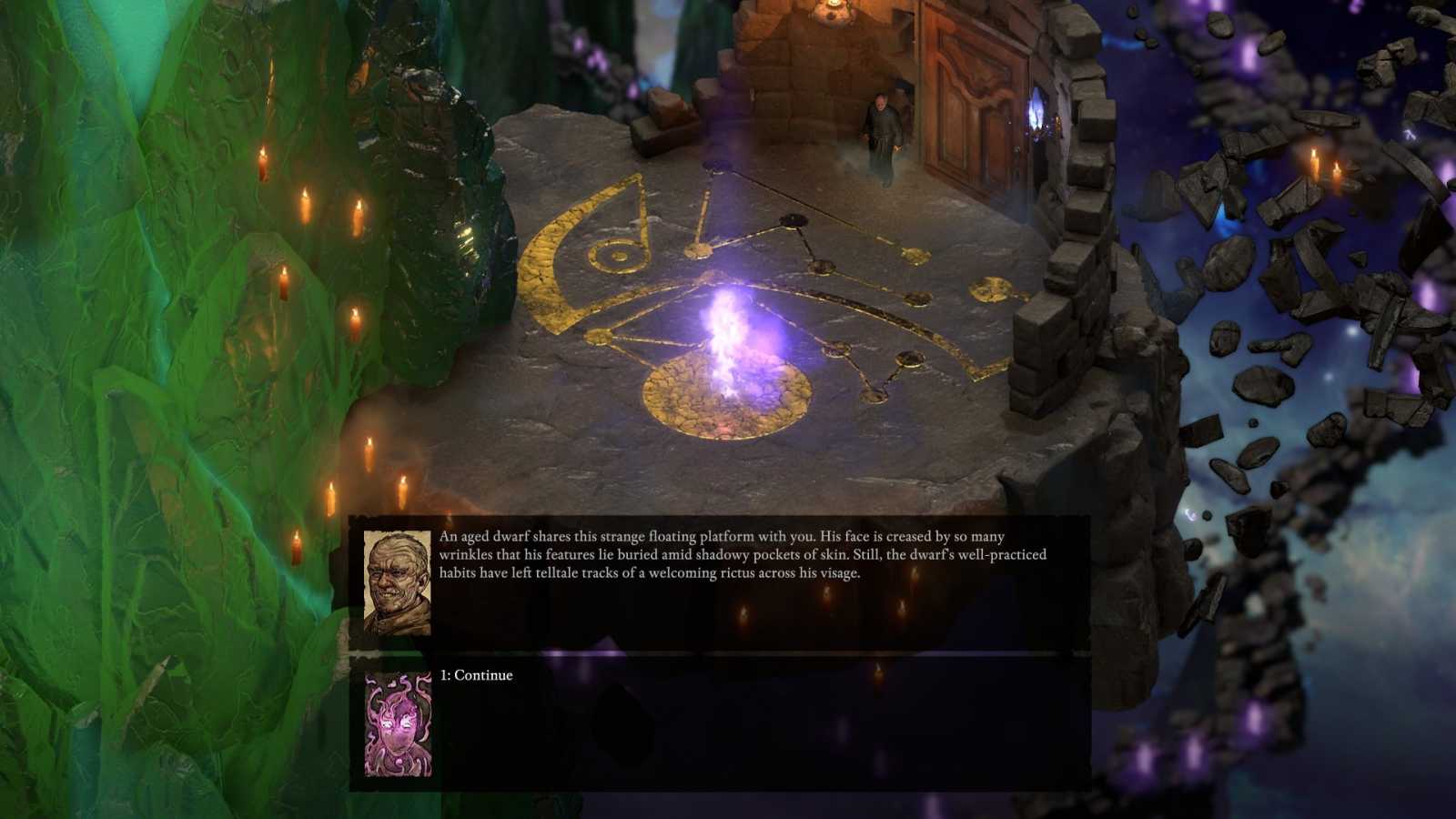Select dialogue option '1: Continue'
Screen dimensions: 1456x819
click(476, 675)
